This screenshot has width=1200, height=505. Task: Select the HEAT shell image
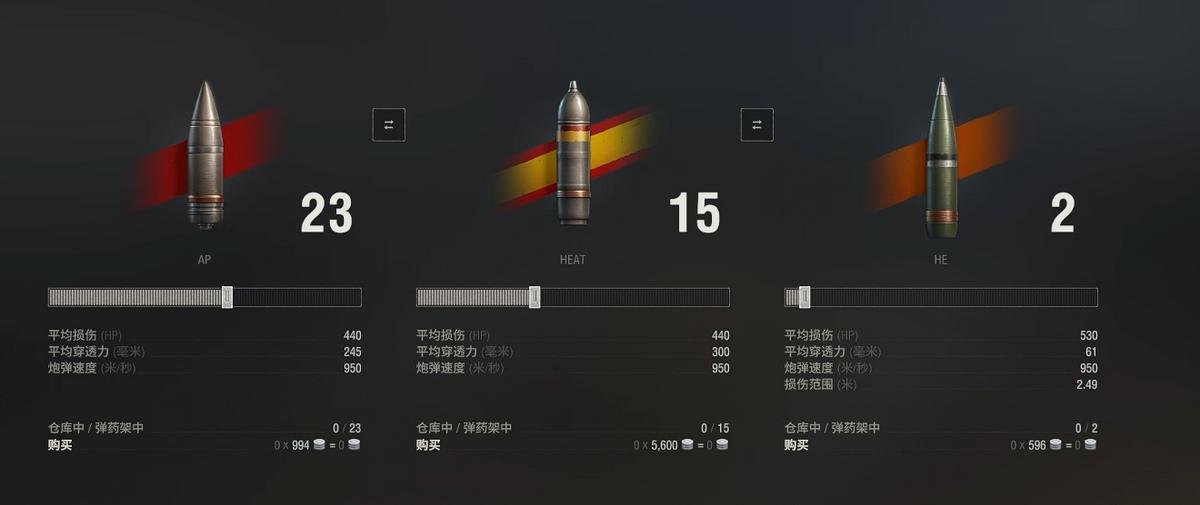573,155
